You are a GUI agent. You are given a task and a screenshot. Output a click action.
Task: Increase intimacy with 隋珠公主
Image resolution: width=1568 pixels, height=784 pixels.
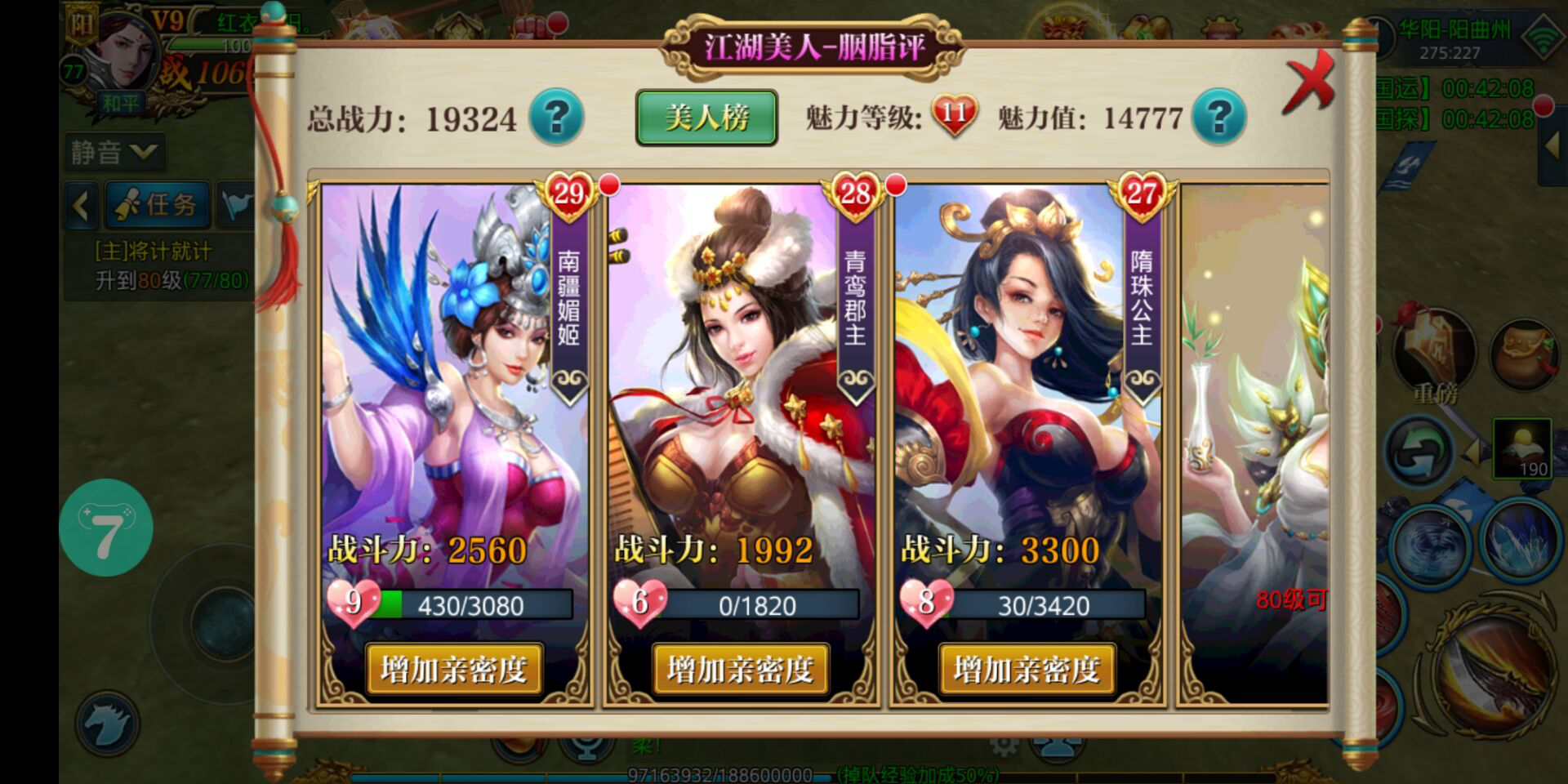[x=1027, y=670]
